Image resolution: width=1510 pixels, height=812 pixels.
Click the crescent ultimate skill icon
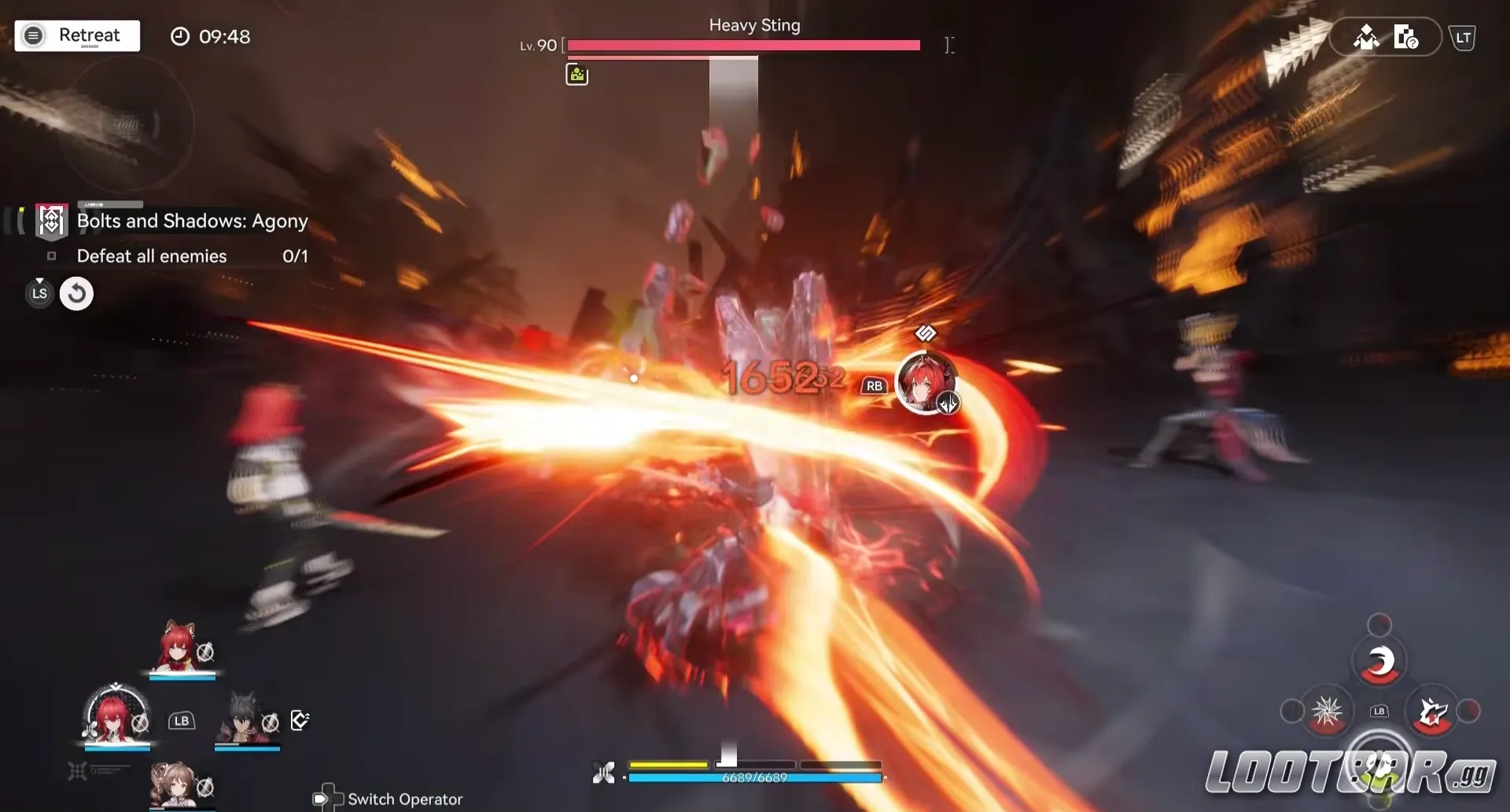(1382, 660)
